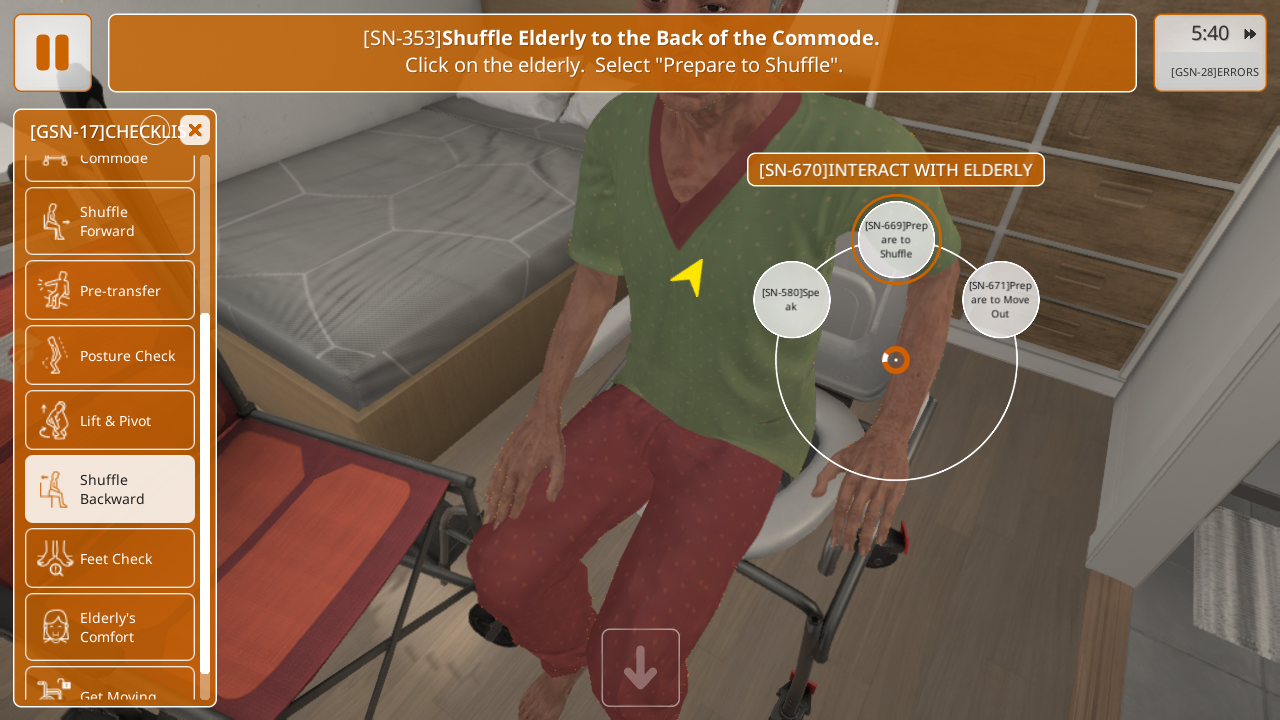The width and height of the screenshot is (1280, 720).
Task: Select the Pre-transfer checklist step
Action: (110, 290)
